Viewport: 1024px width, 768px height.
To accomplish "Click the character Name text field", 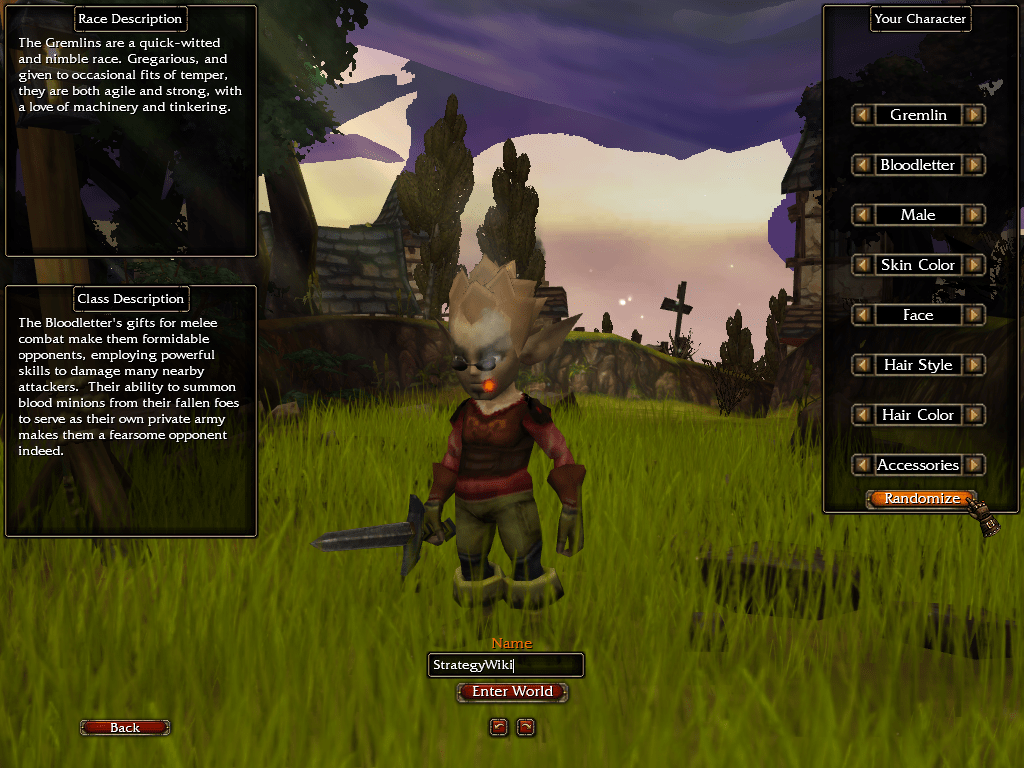I will pyautogui.click(x=505, y=665).
